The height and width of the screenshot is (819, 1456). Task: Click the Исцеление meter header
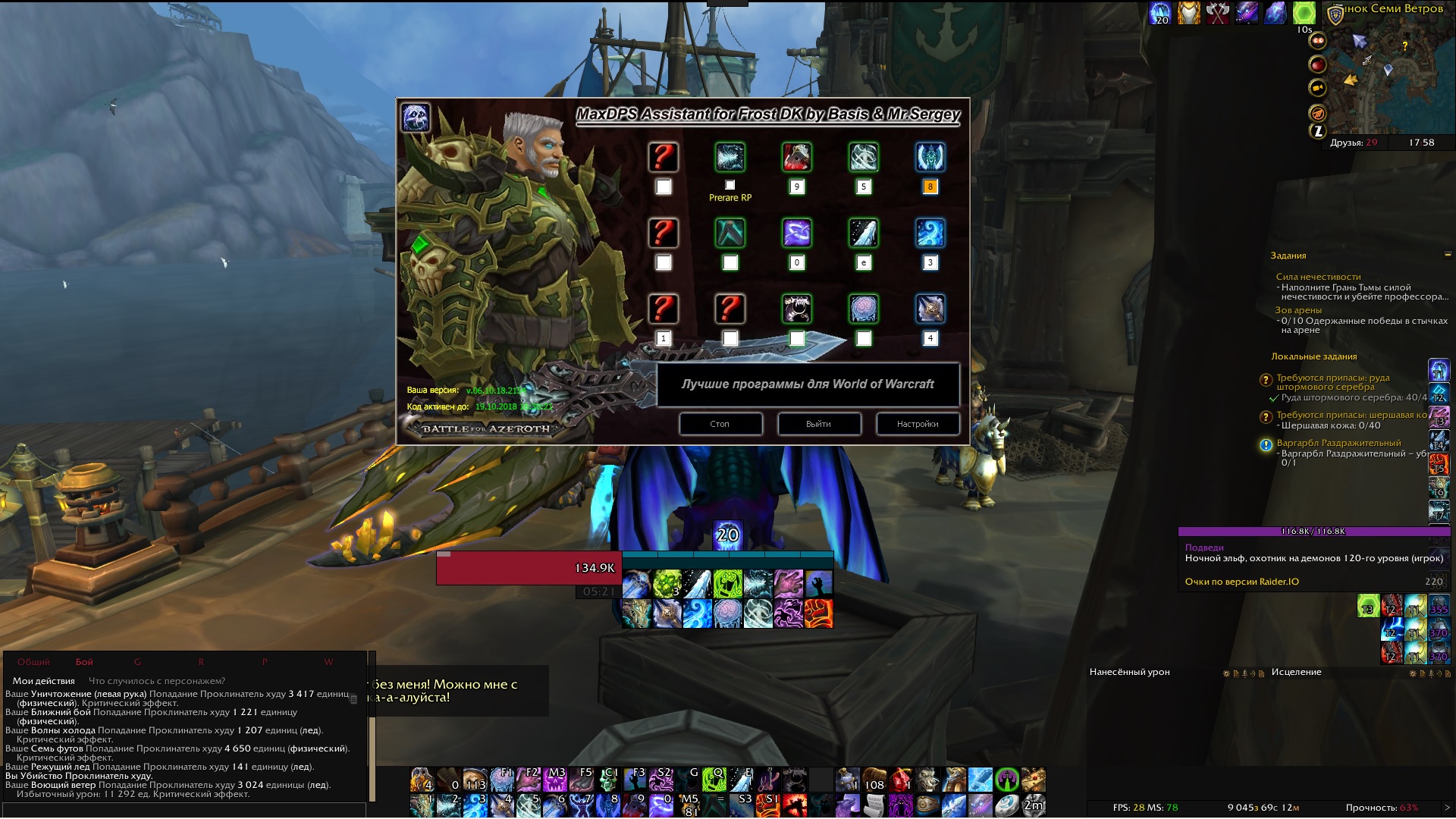(1296, 672)
